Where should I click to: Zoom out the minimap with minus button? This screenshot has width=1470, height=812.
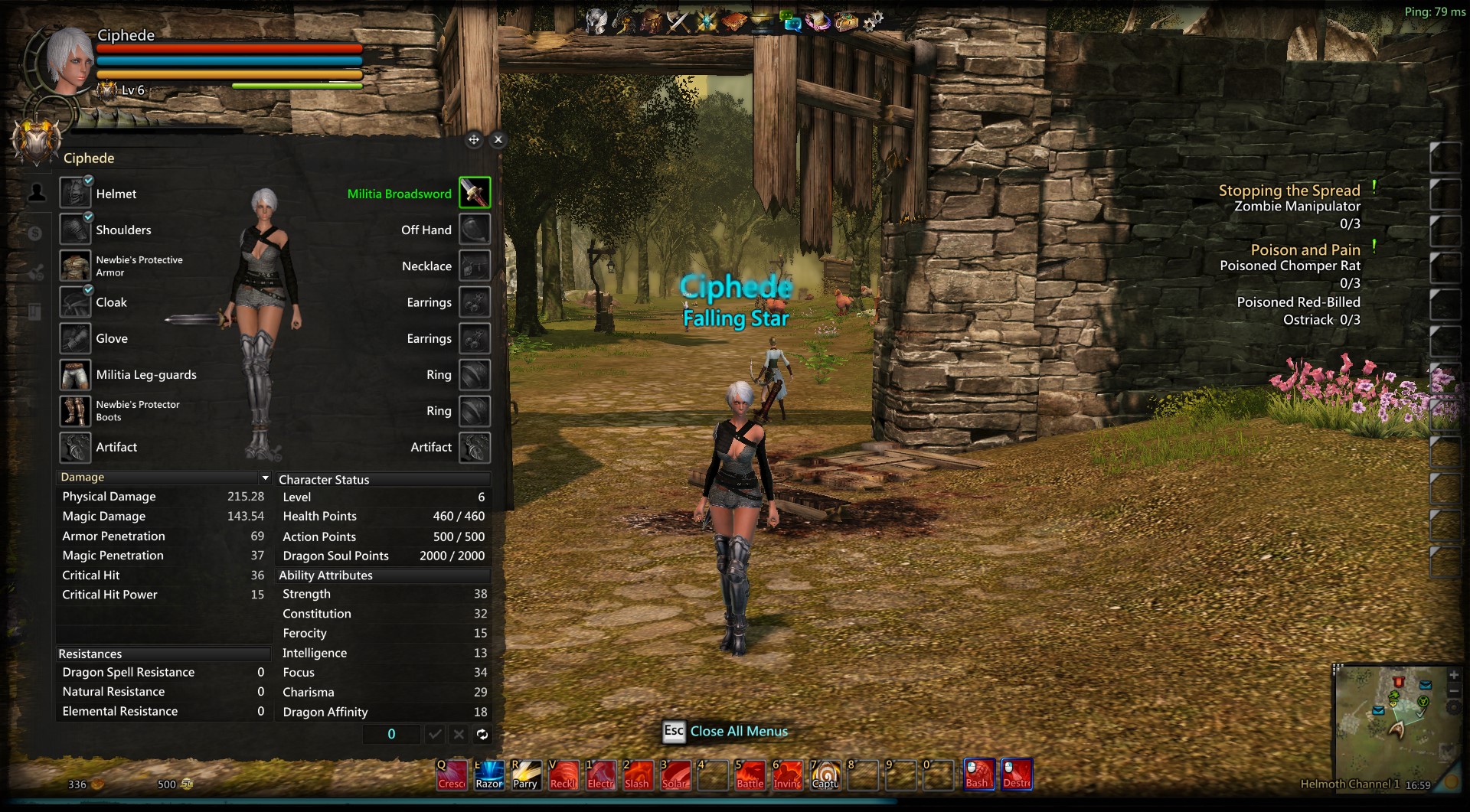(1454, 692)
